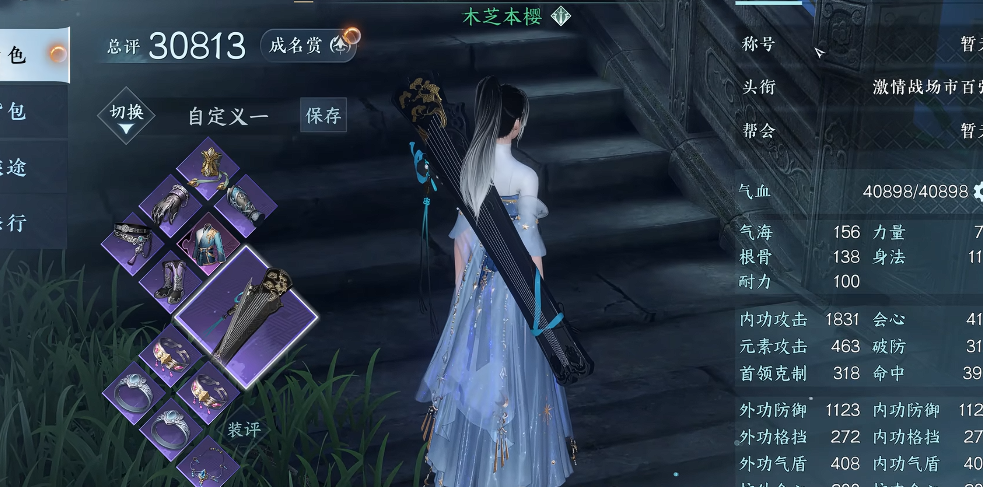
Task: Open the 装评 gear rating label
Action: (243, 429)
